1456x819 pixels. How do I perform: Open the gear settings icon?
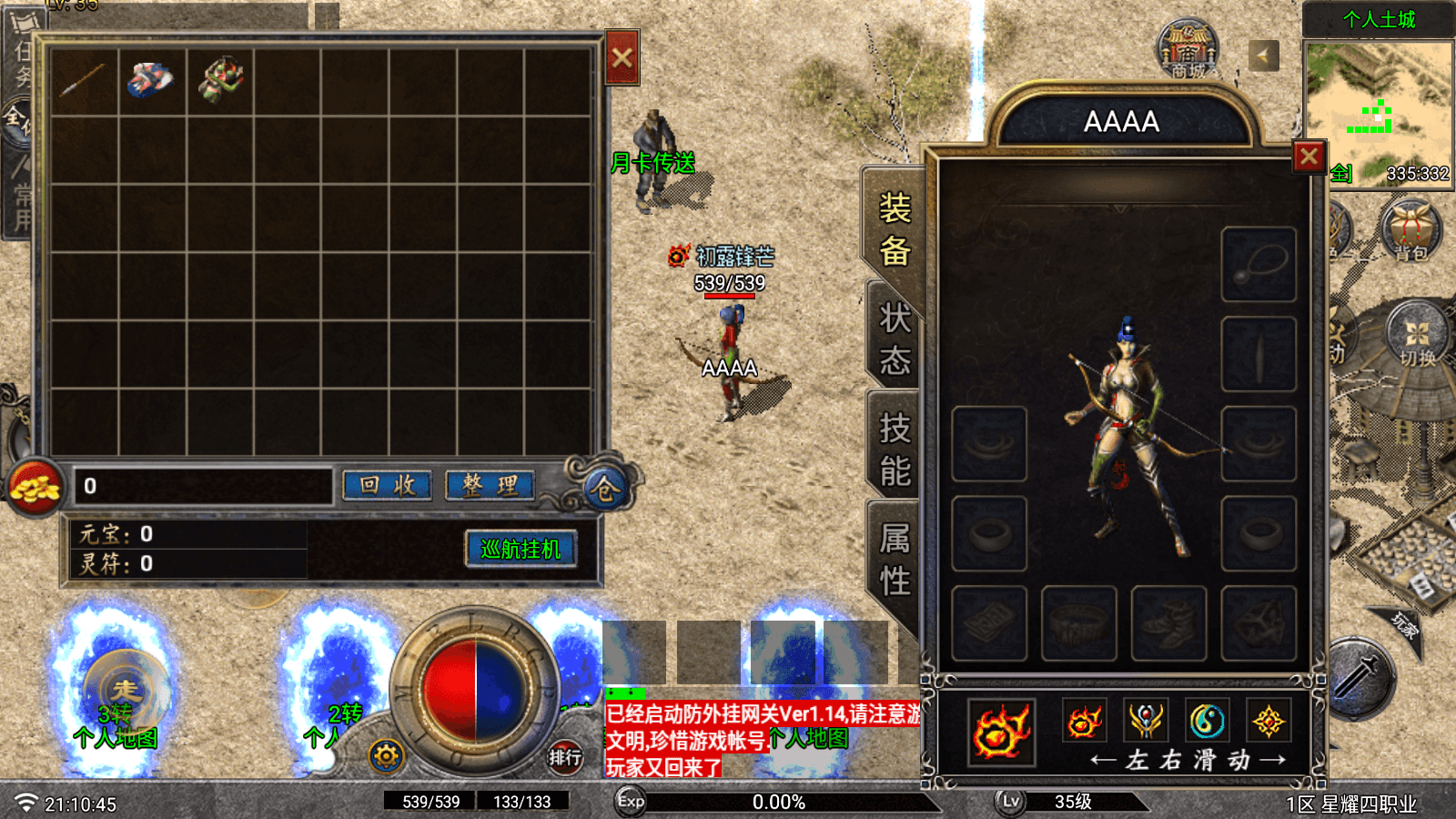386,756
